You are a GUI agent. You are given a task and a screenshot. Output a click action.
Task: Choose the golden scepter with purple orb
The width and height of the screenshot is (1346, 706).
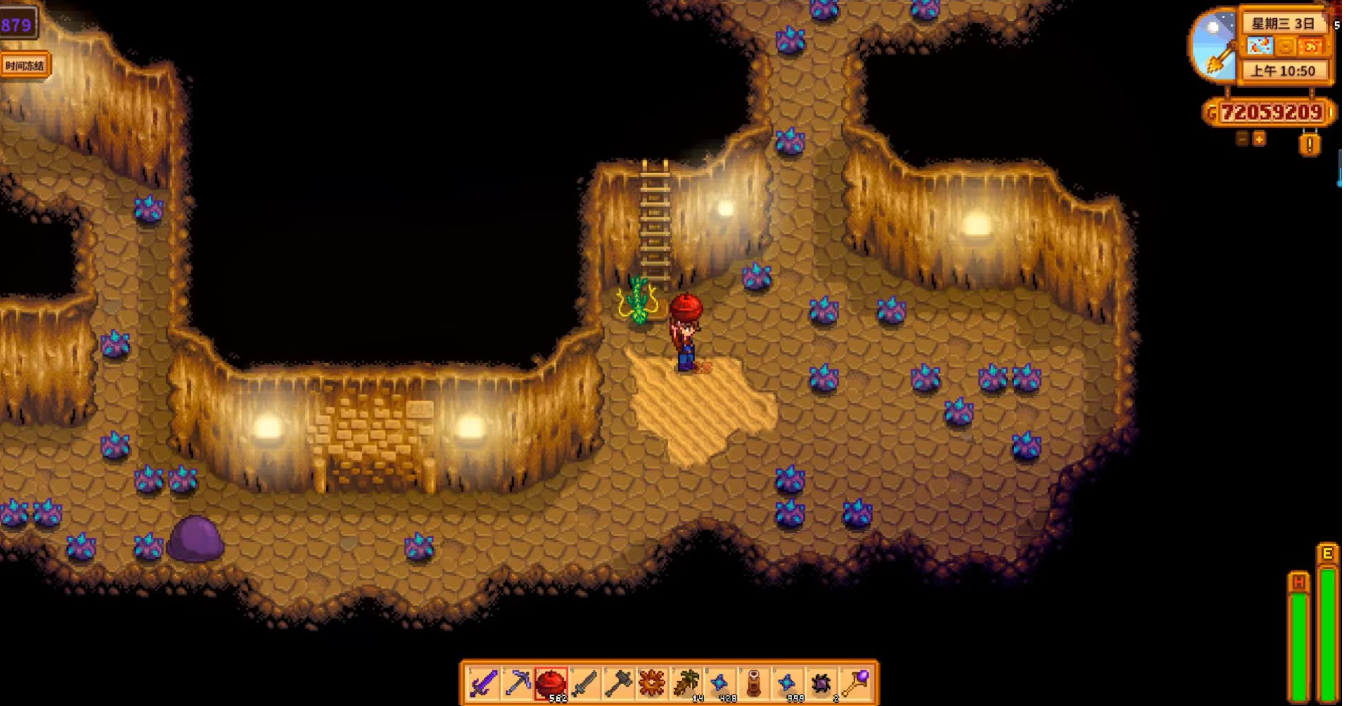coord(856,684)
